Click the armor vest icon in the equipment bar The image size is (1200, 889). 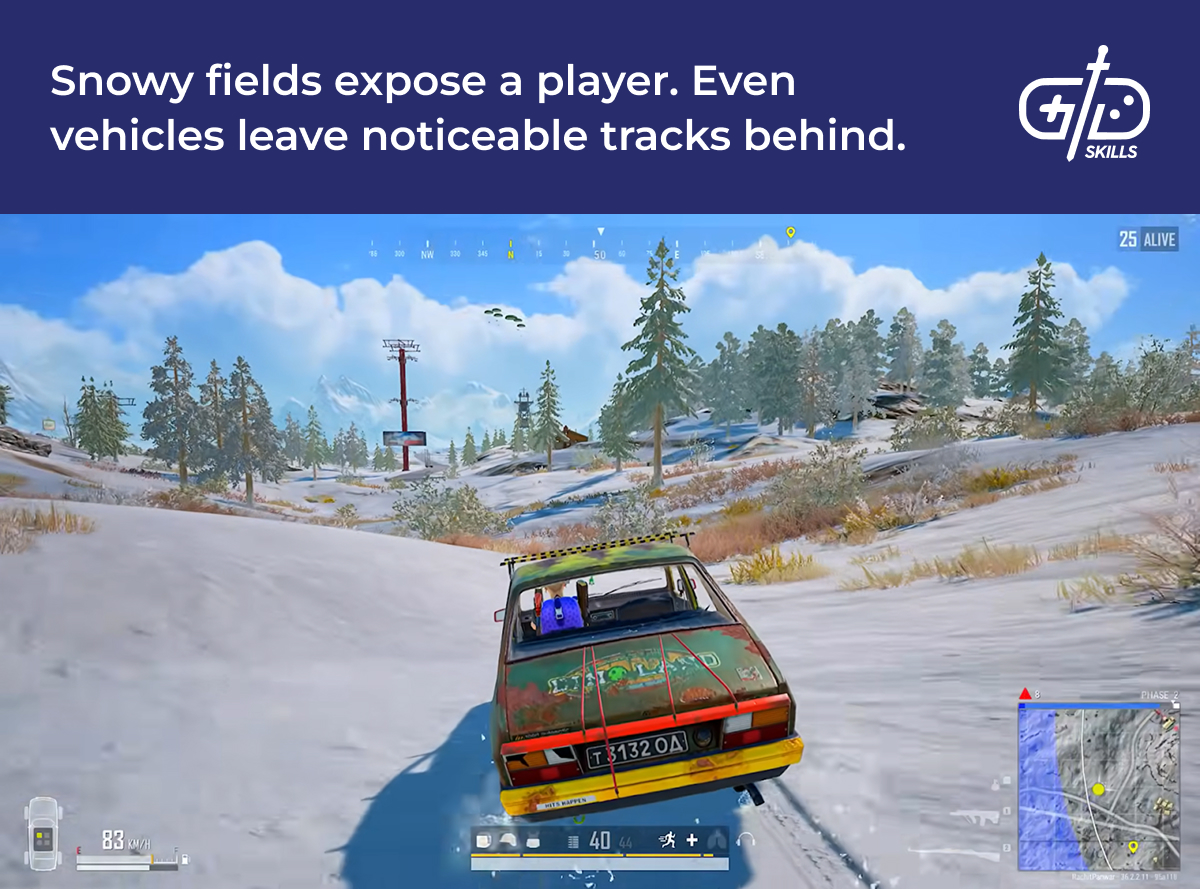tap(532, 841)
